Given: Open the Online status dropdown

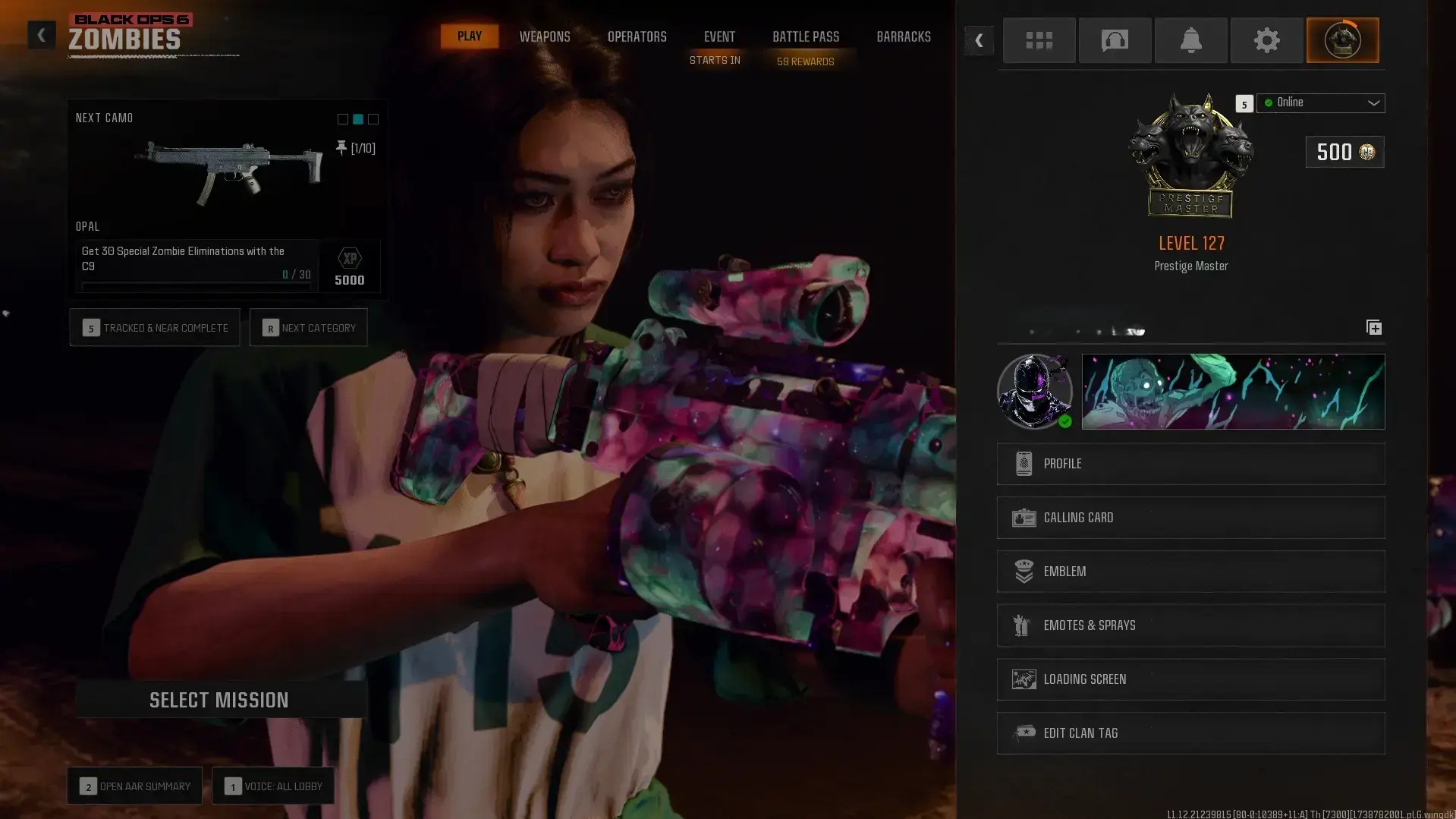Looking at the screenshot, I should point(1320,103).
